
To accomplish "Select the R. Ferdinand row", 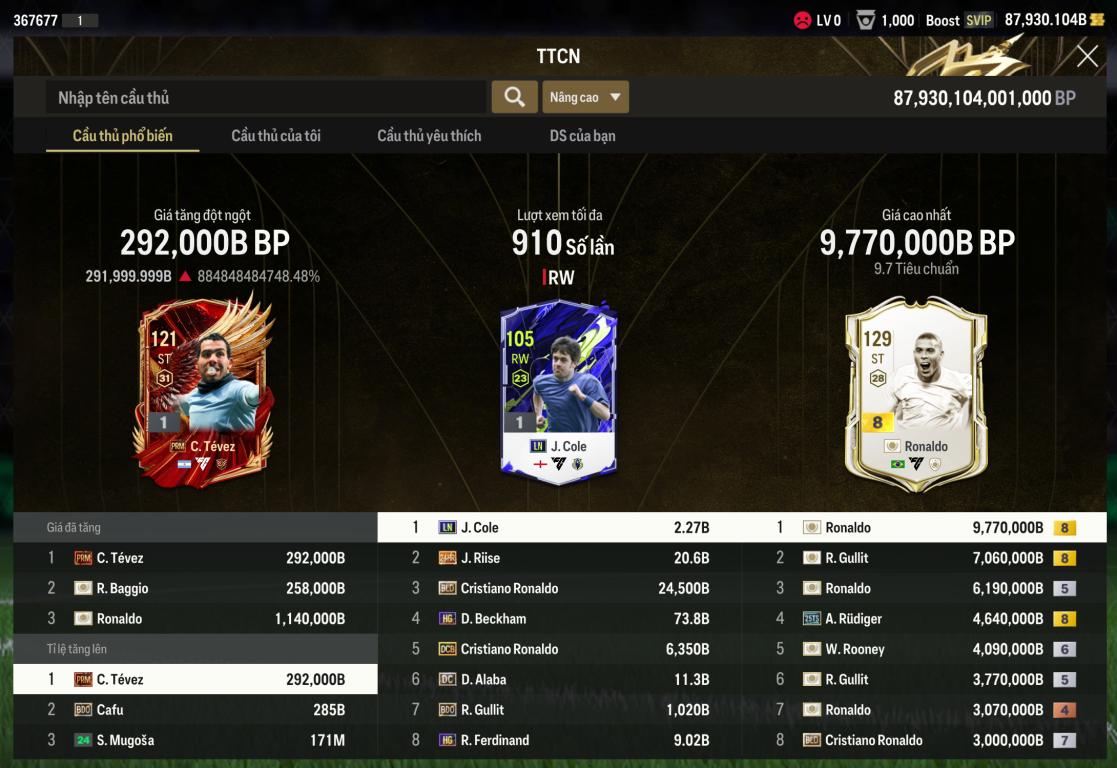I will (x=559, y=740).
